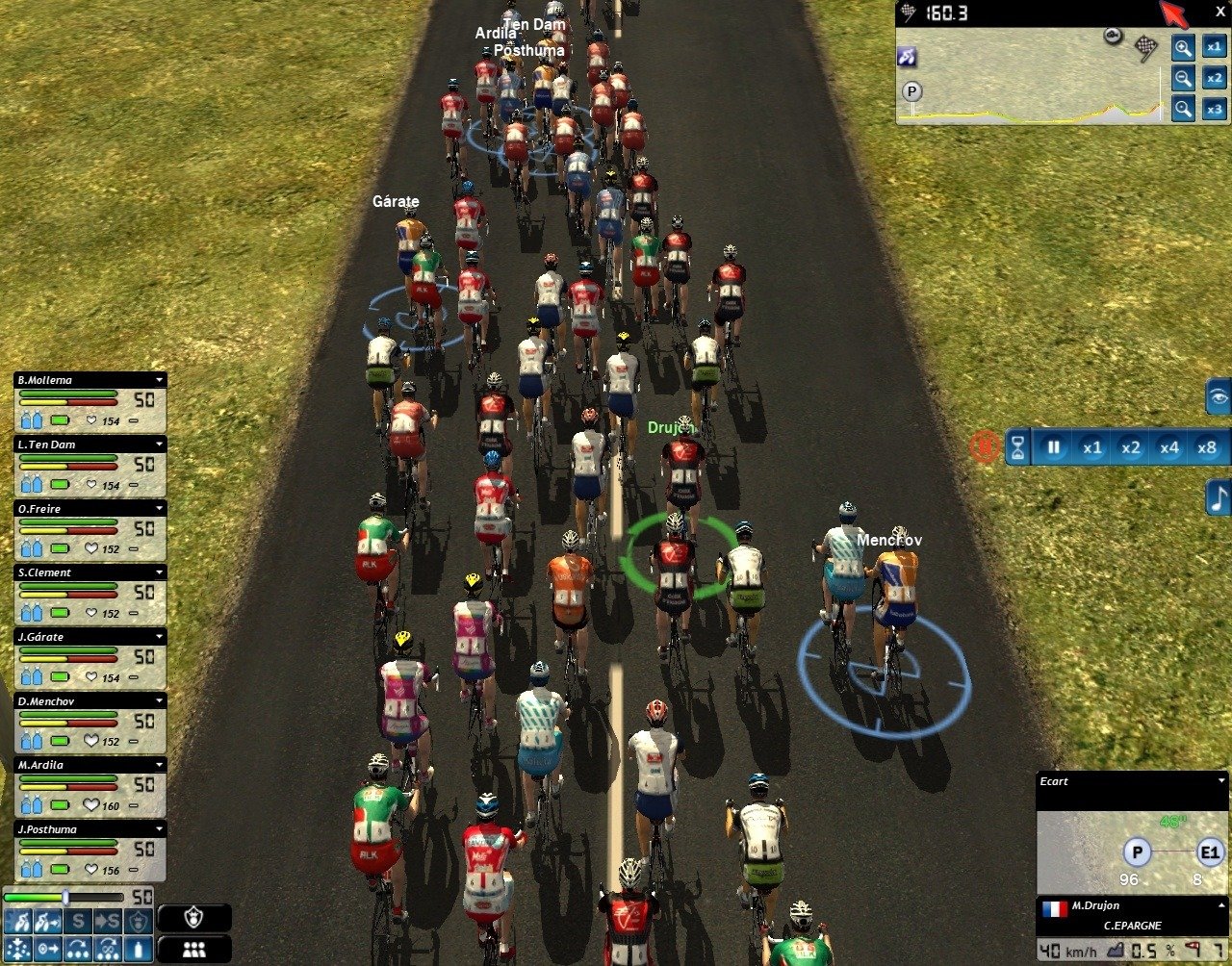Open the eye camera view panel
The width and height of the screenshot is (1232, 966).
click(x=1219, y=395)
